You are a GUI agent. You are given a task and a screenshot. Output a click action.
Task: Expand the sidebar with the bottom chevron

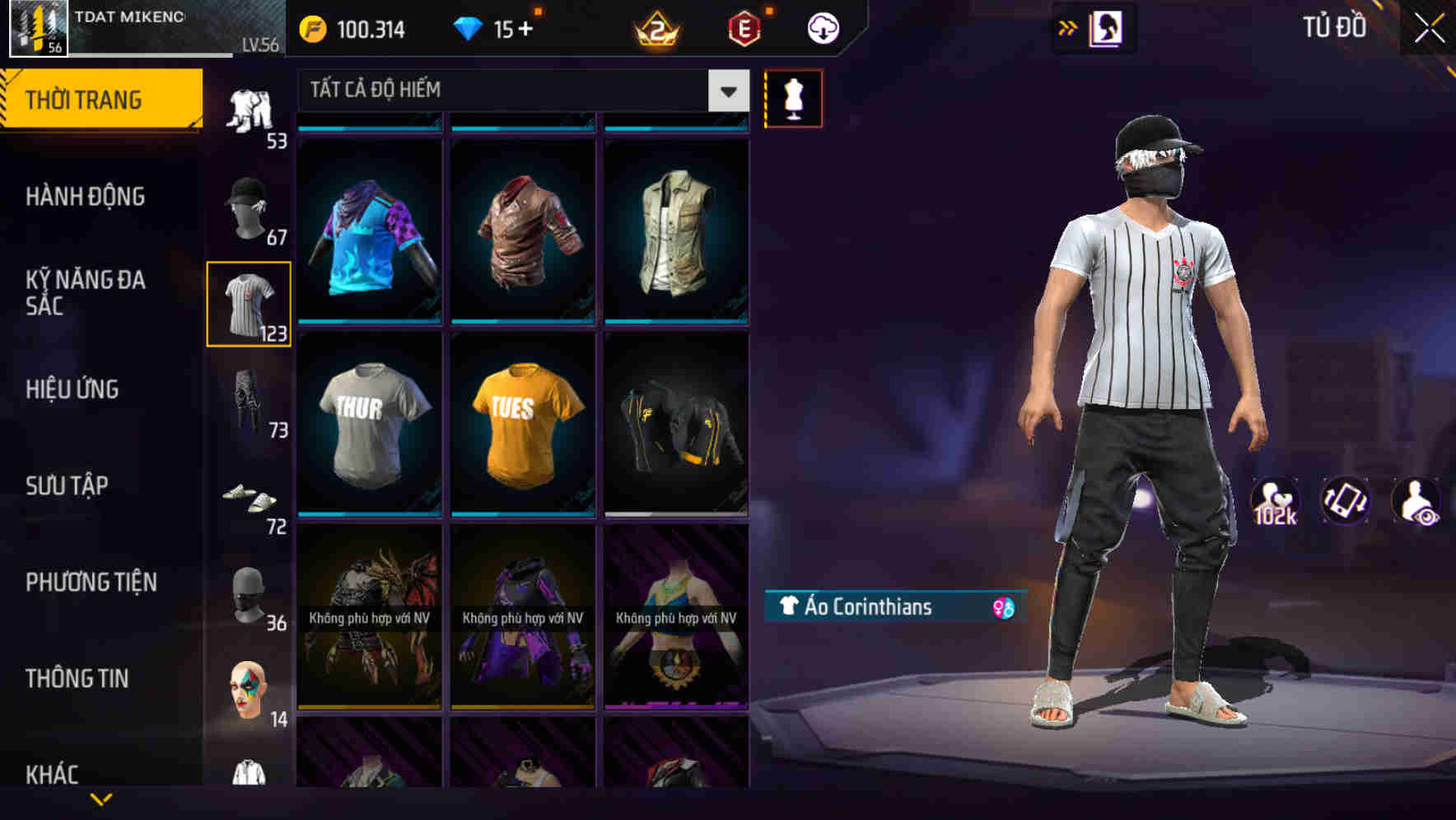[102, 799]
